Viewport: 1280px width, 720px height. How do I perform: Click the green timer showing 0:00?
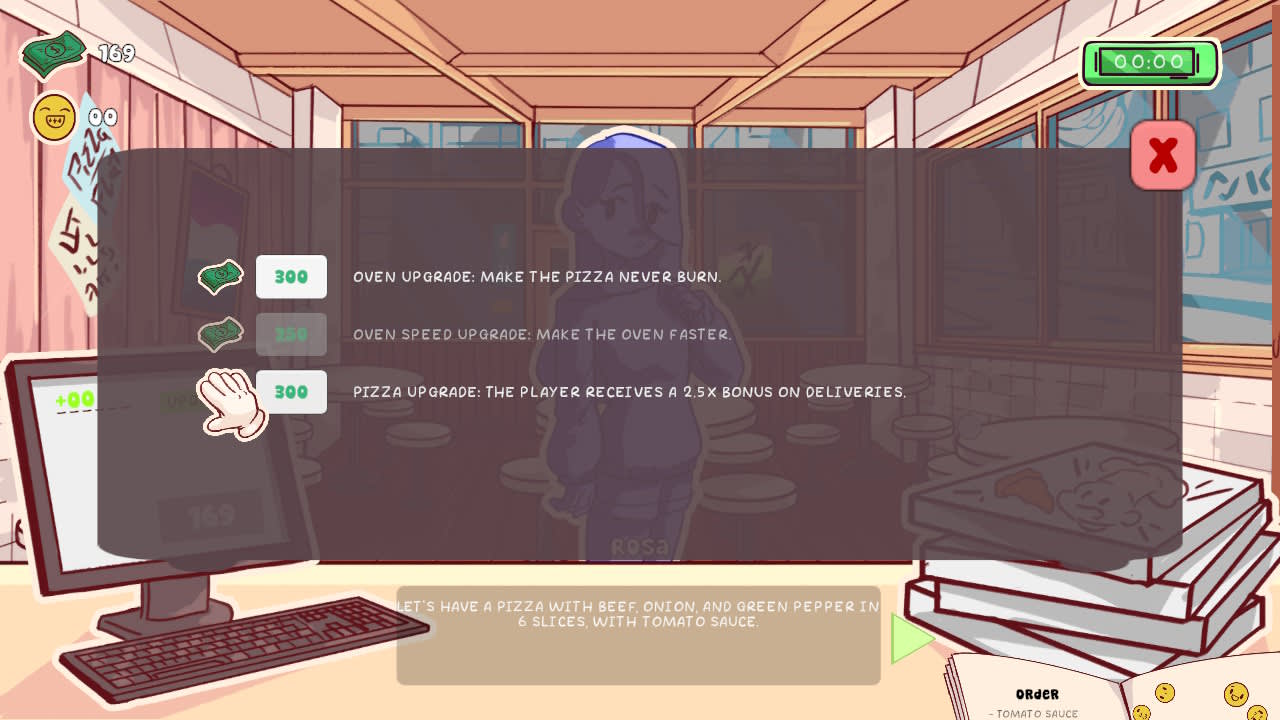pos(1148,62)
